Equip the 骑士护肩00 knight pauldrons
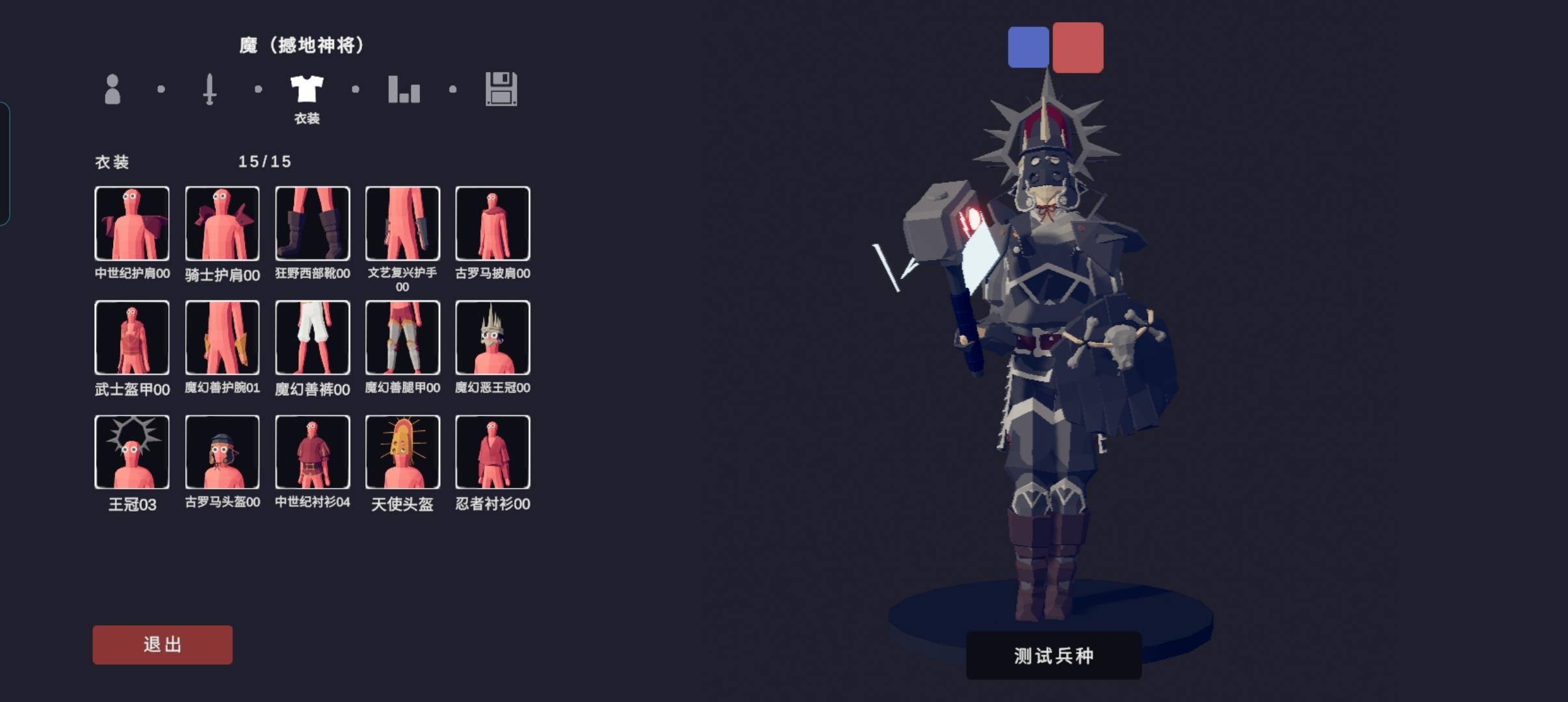1568x702 pixels. [222, 223]
